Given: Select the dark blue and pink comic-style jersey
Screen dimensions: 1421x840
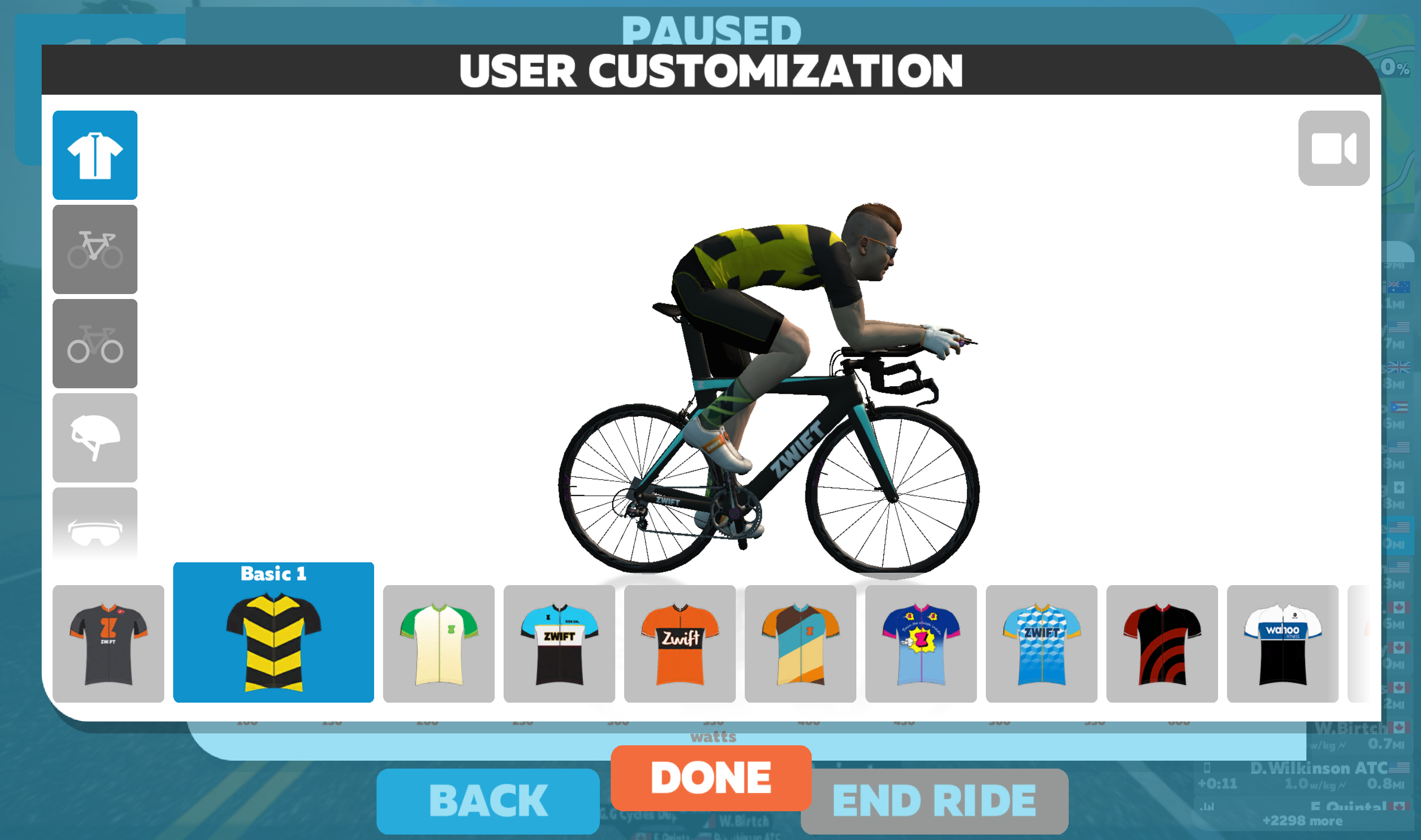Looking at the screenshot, I should click(x=921, y=644).
